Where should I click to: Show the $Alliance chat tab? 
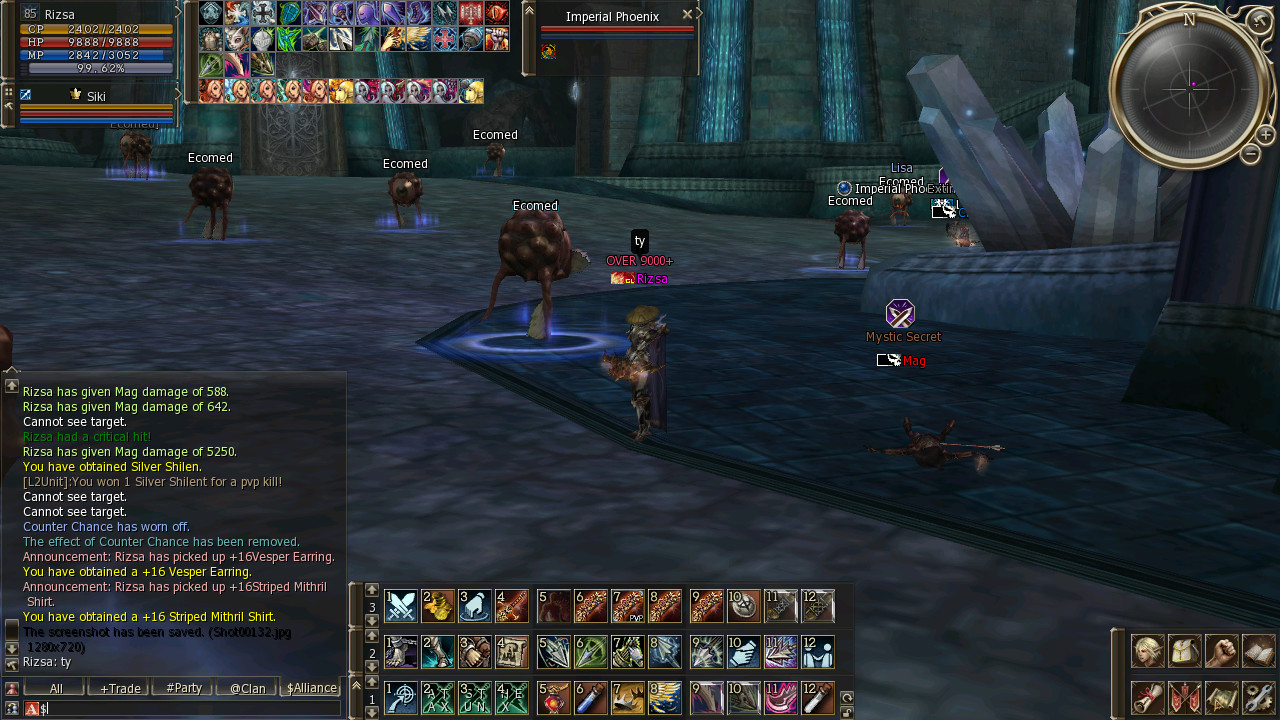[x=311, y=688]
